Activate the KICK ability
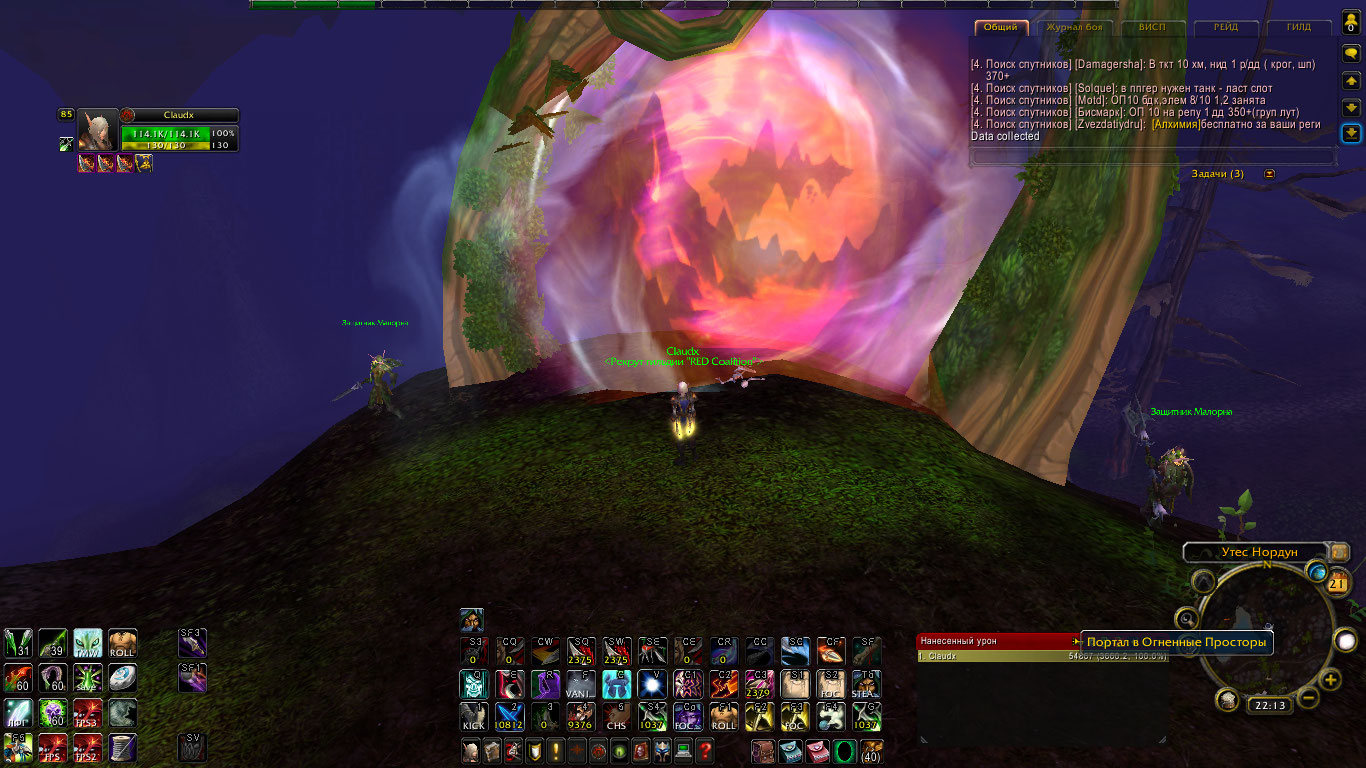Image resolution: width=1366 pixels, height=768 pixels. click(474, 716)
